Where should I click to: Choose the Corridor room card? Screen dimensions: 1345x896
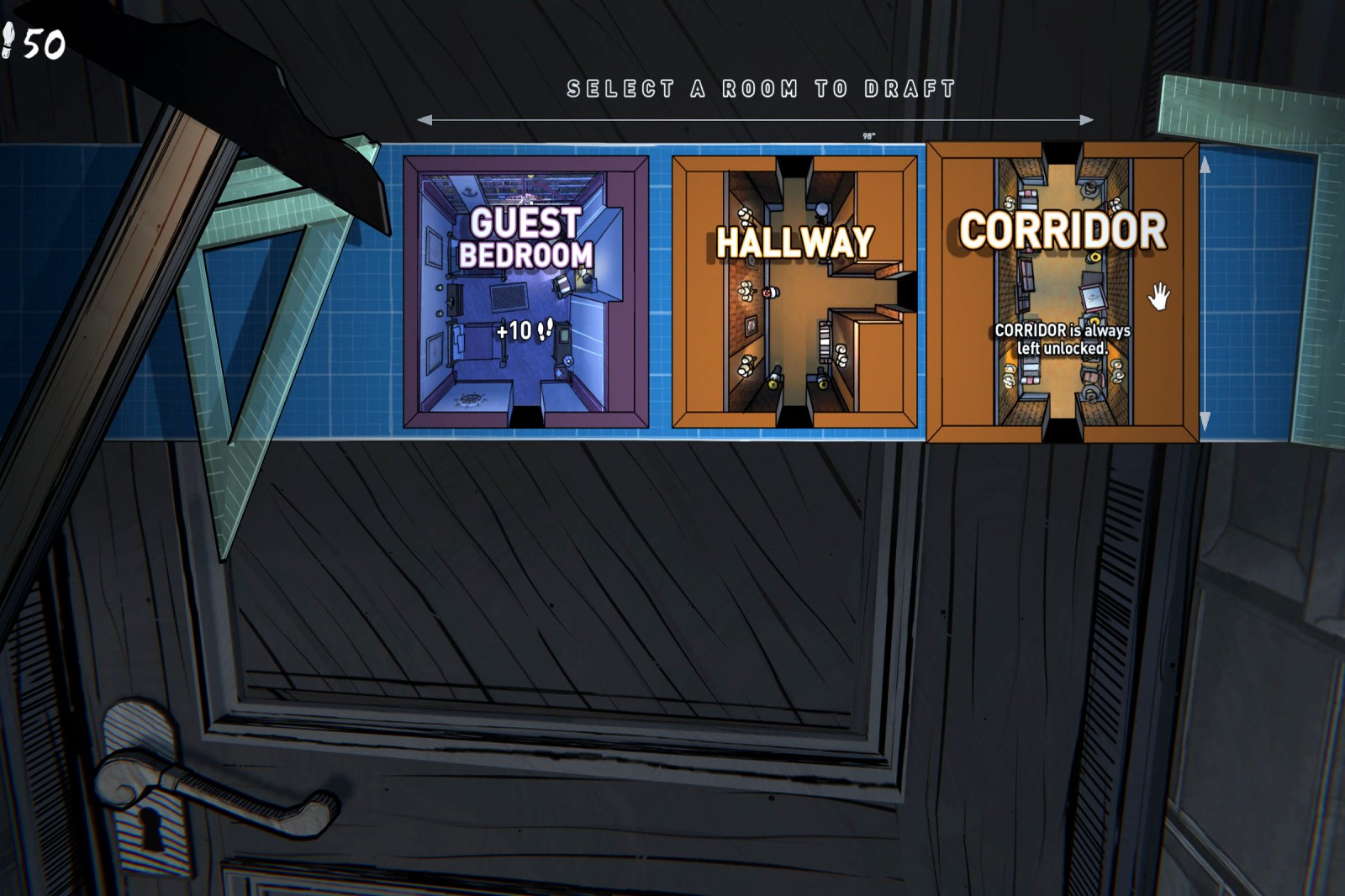[x=1062, y=292]
